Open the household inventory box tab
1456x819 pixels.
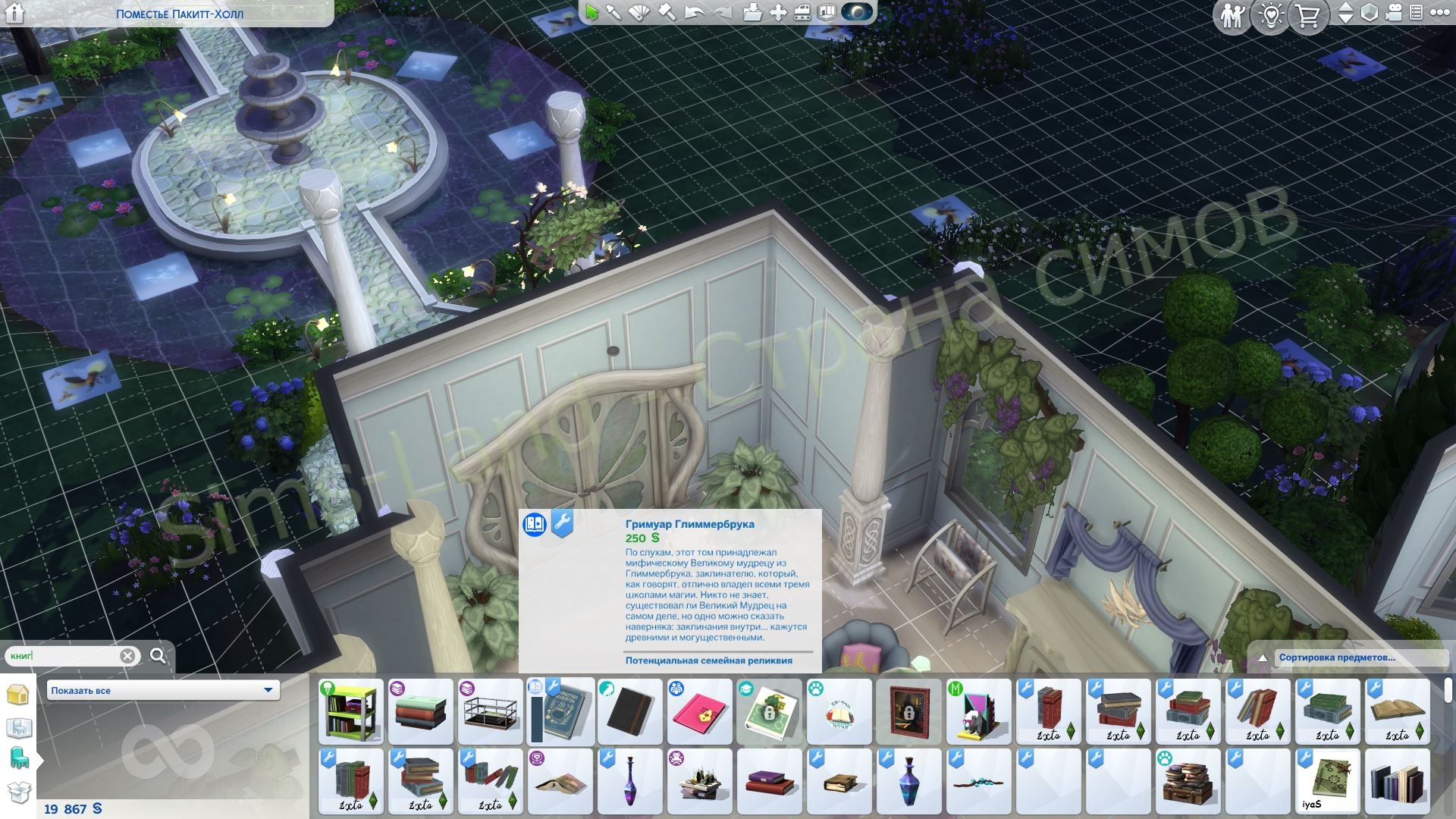(18, 792)
